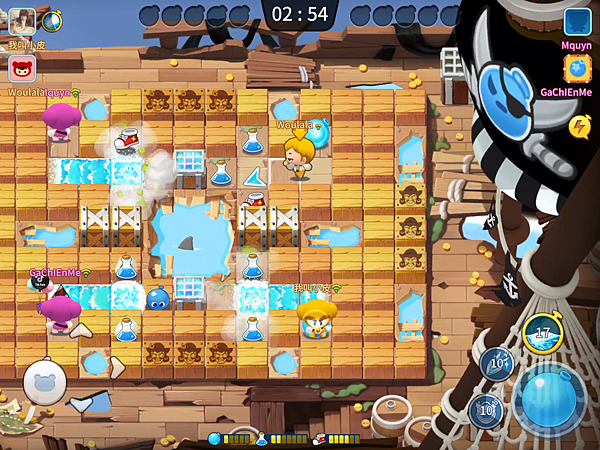Screen dimensions: 600x450
Task: Tap the white bear joystick knob
Action: click(45, 380)
